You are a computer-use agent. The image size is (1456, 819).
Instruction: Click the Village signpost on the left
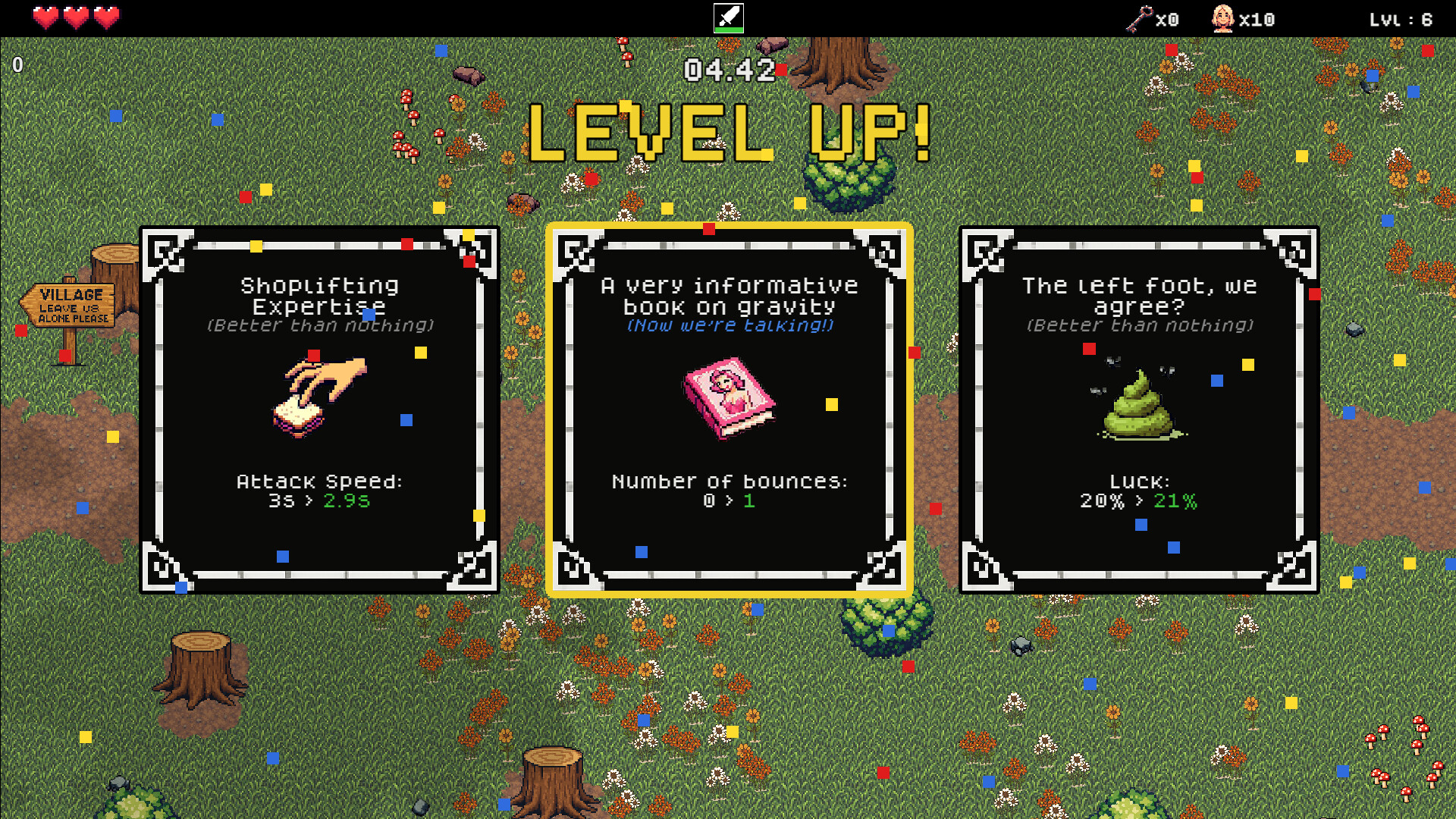pyautogui.click(x=69, y=303)
